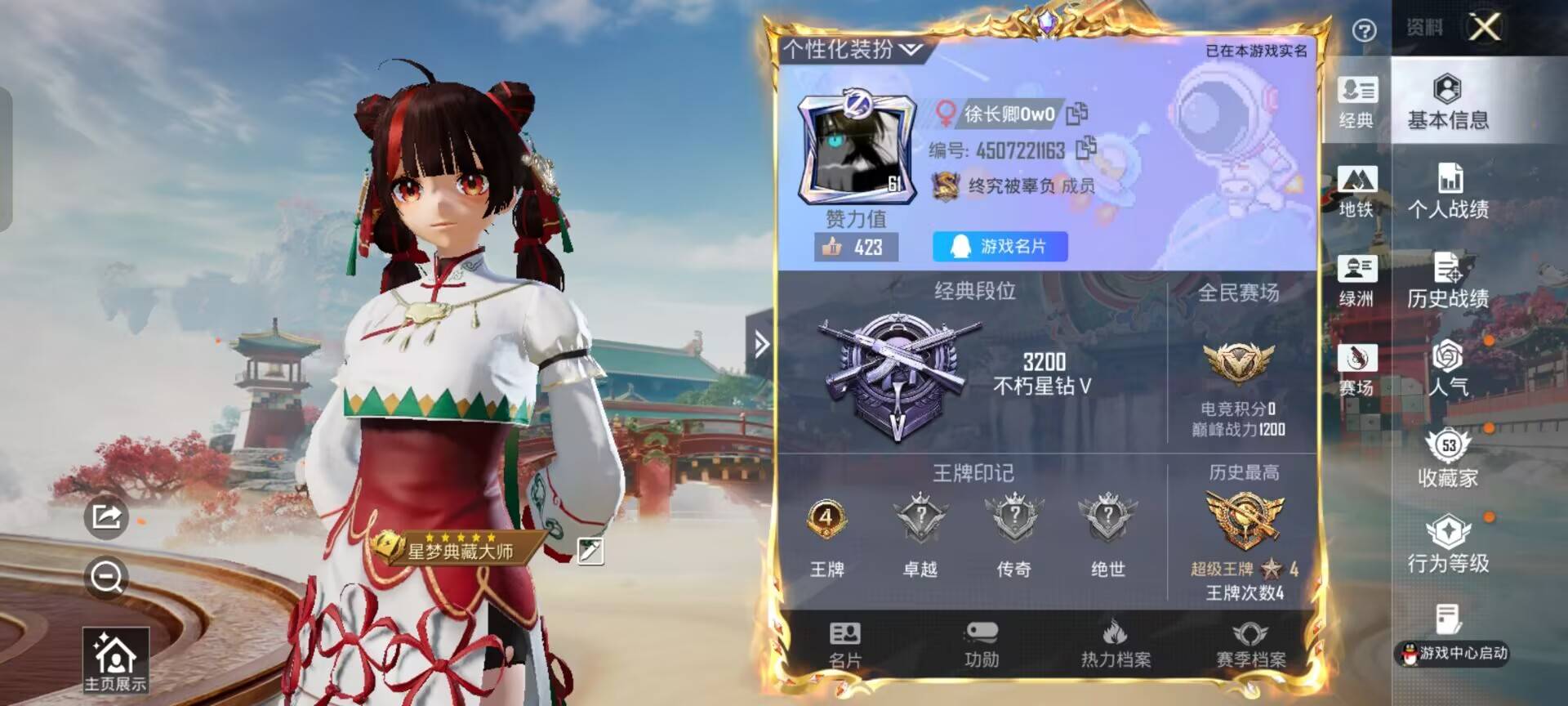This screenshot has height=706, width=1568.
Task: Open the share panel on the left
Action: point(105,518)
